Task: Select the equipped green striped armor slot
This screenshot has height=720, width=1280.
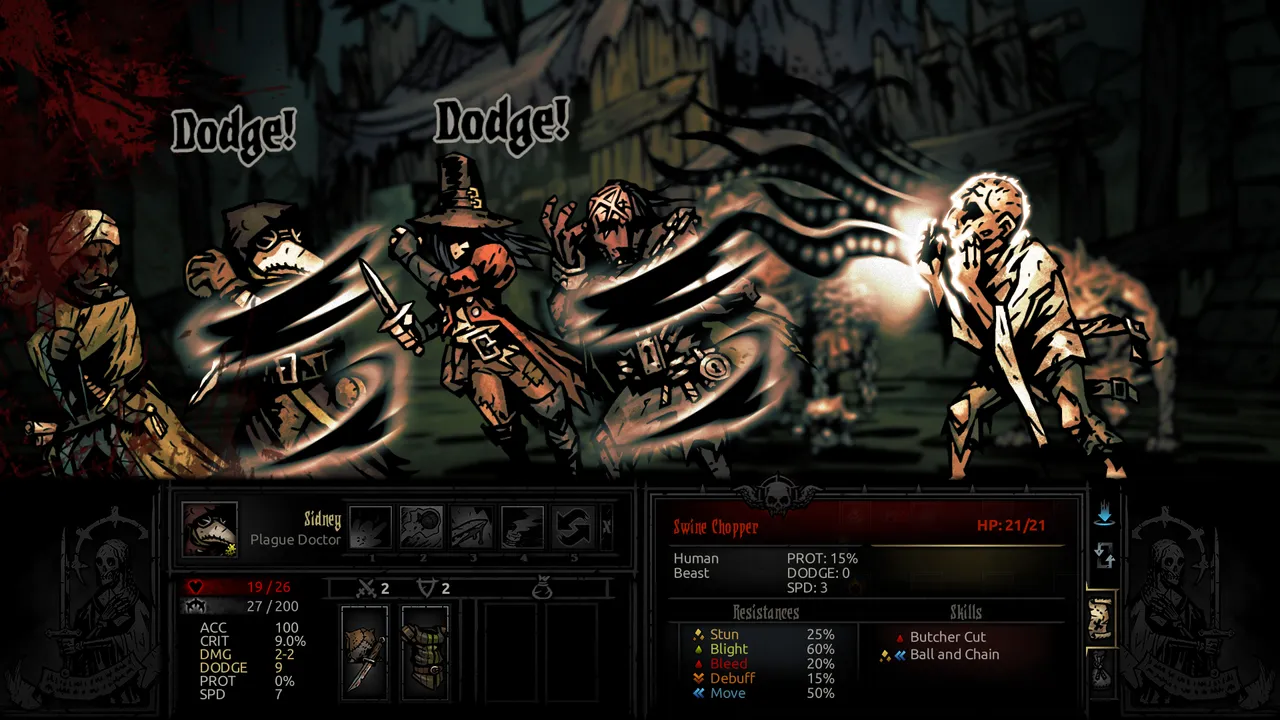Action: pos(425,652)
